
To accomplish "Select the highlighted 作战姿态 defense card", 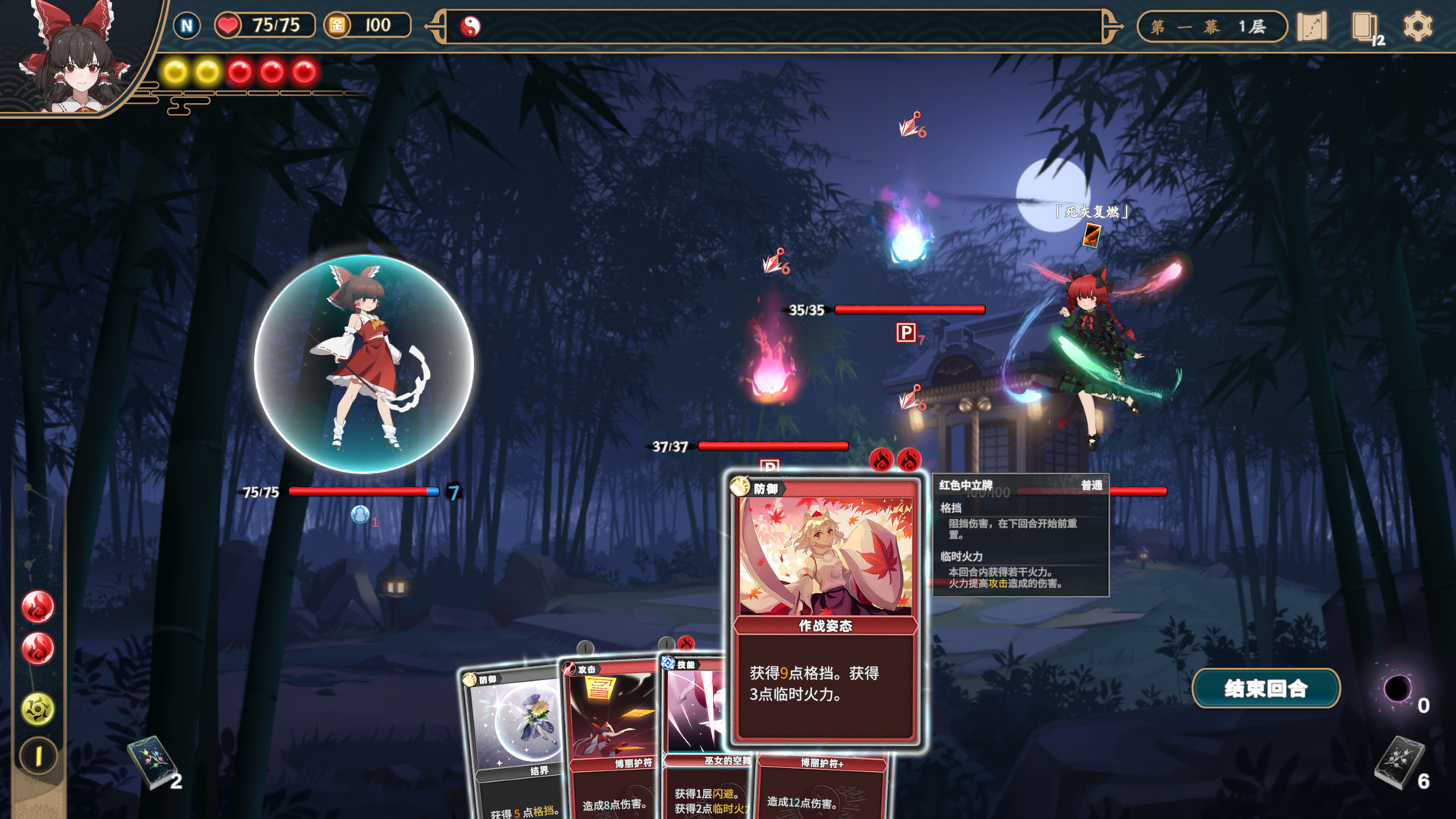I will 824,607.
